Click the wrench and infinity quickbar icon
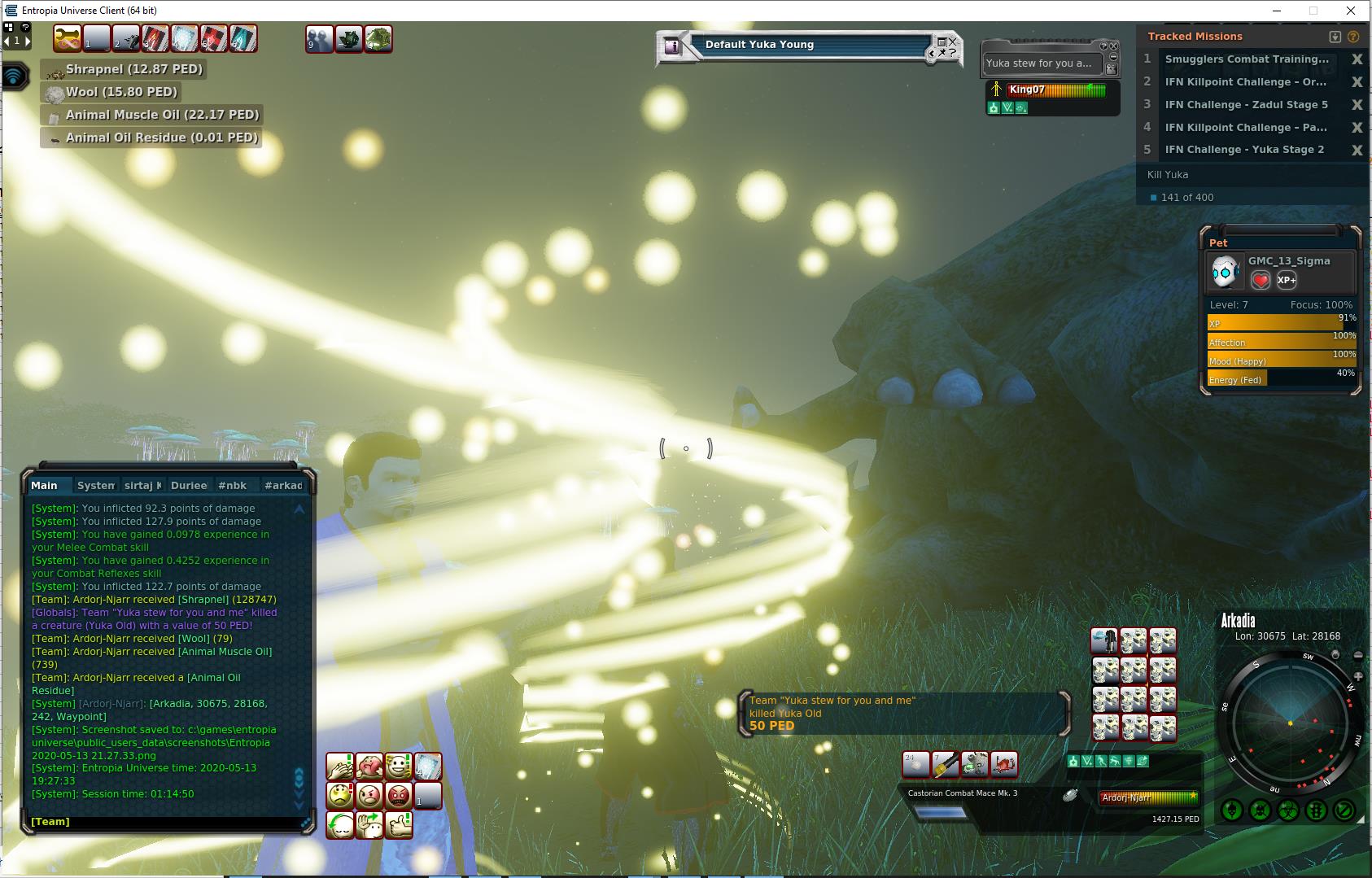This screenshot has width=1372, height=878. [x=68, y=38]
